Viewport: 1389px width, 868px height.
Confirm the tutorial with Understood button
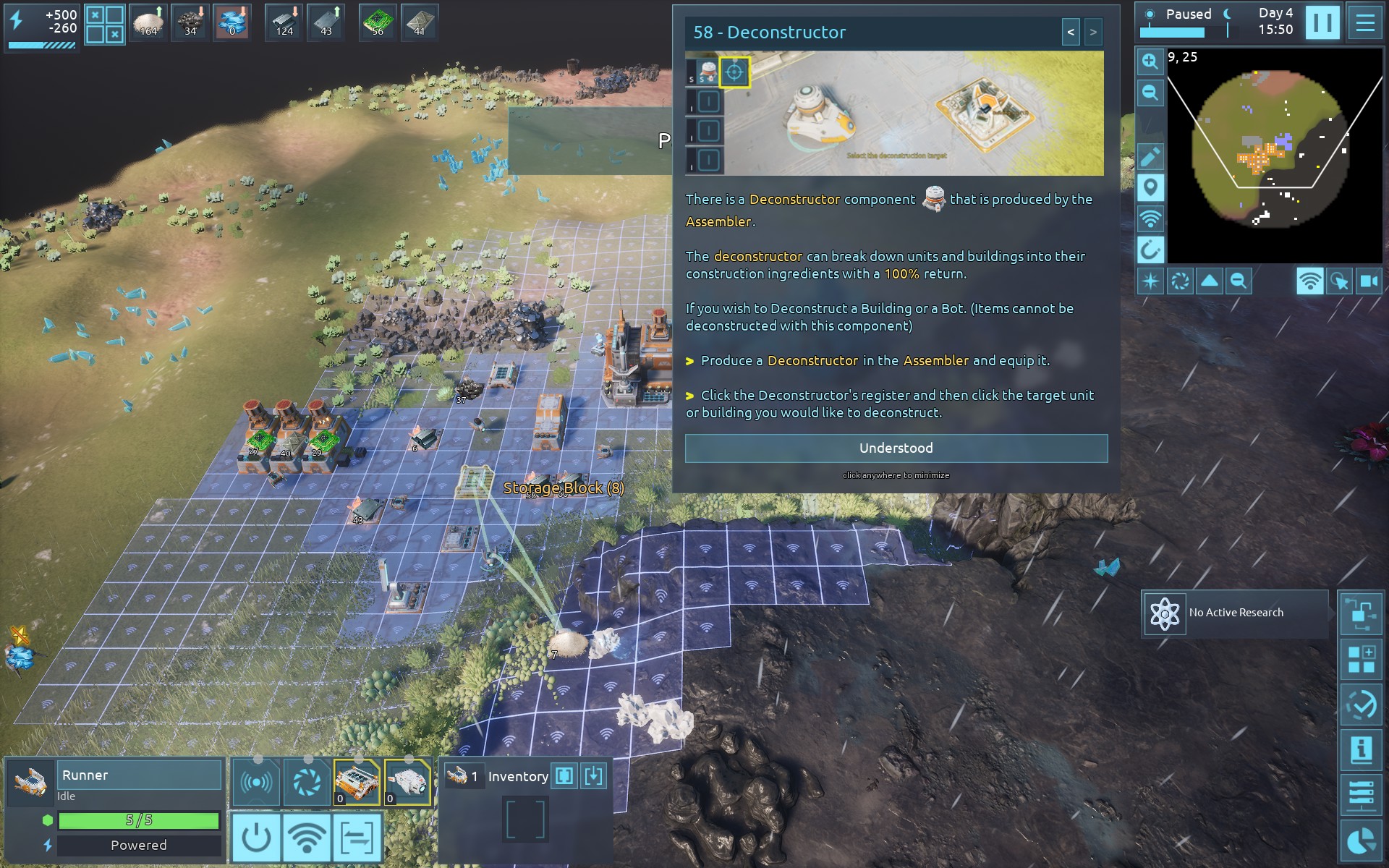tap(896, 448)
